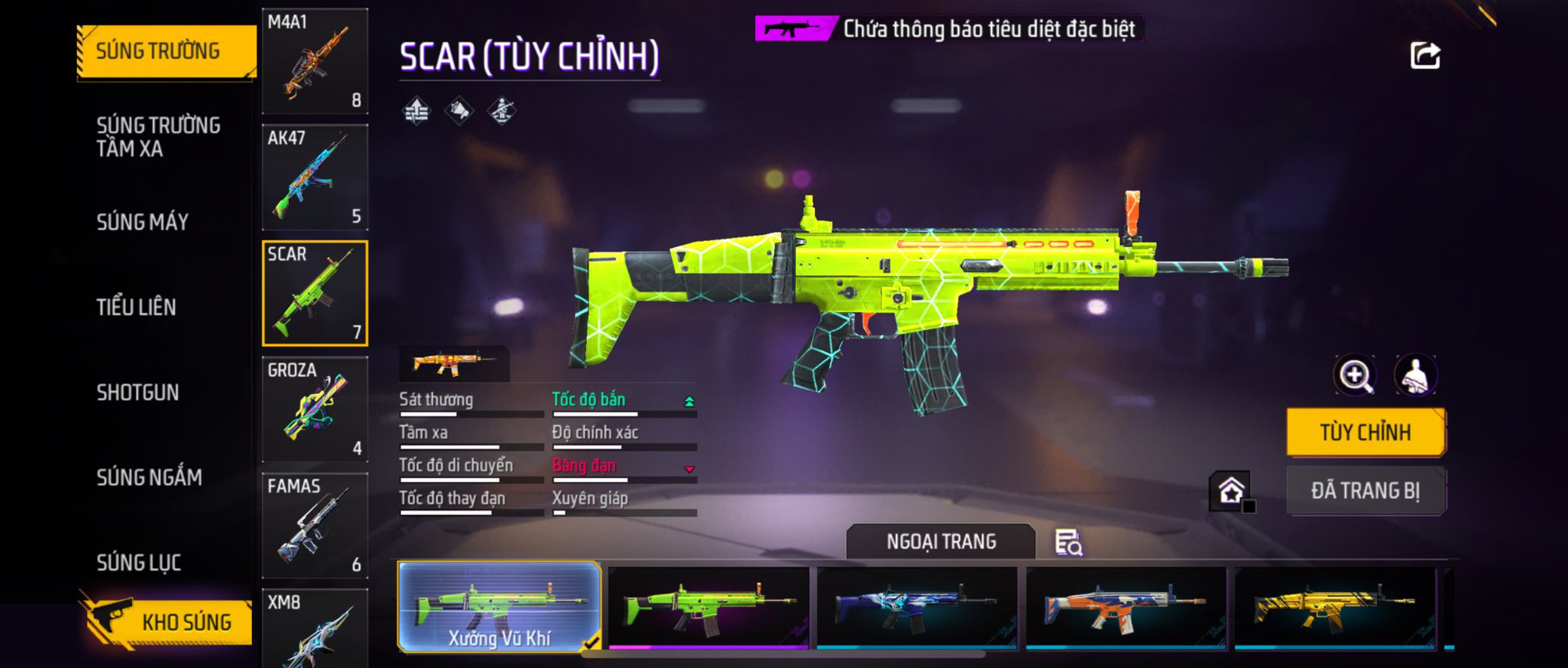
Task: Select the golden yellow SCAR skin
Action: [1335, 607]
